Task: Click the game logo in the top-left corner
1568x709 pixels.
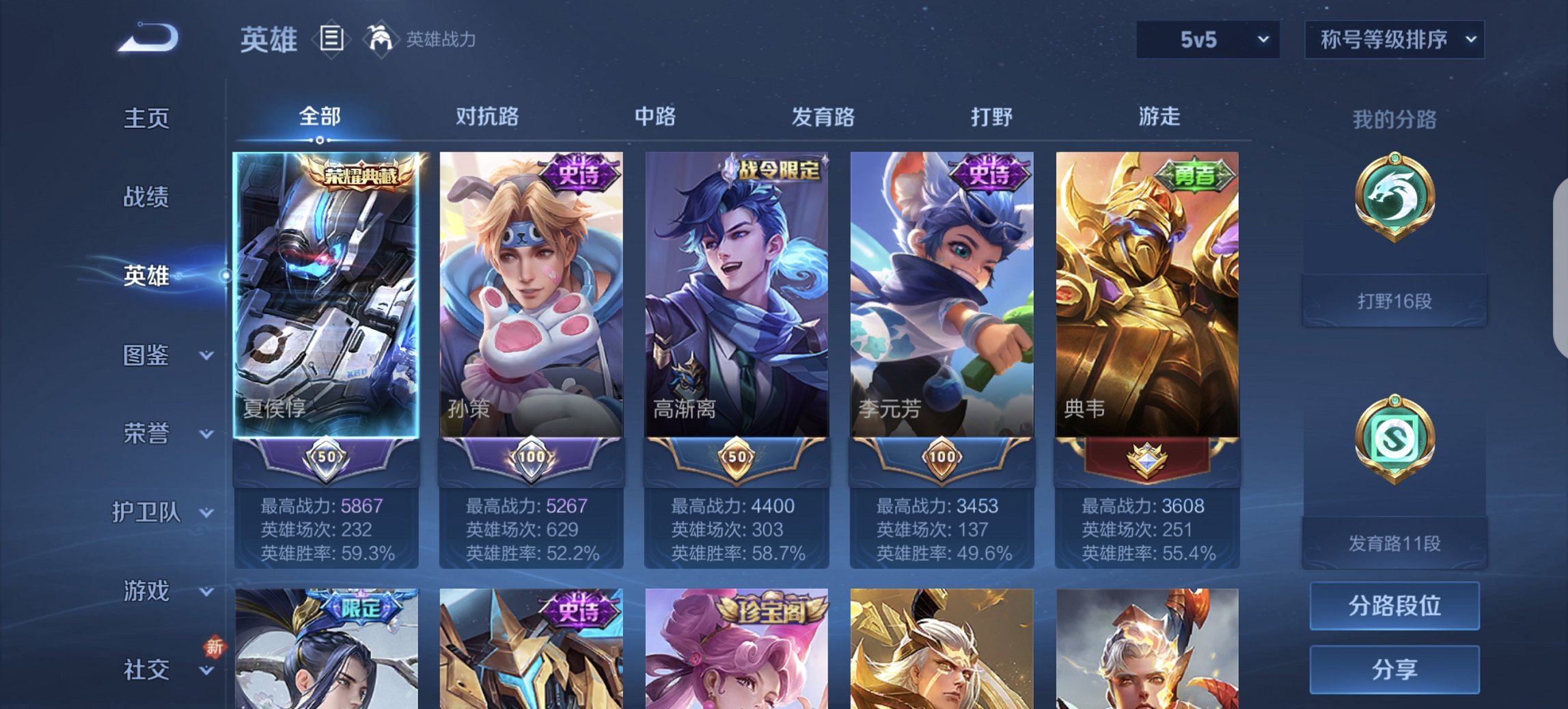Action: click(147, 38)
